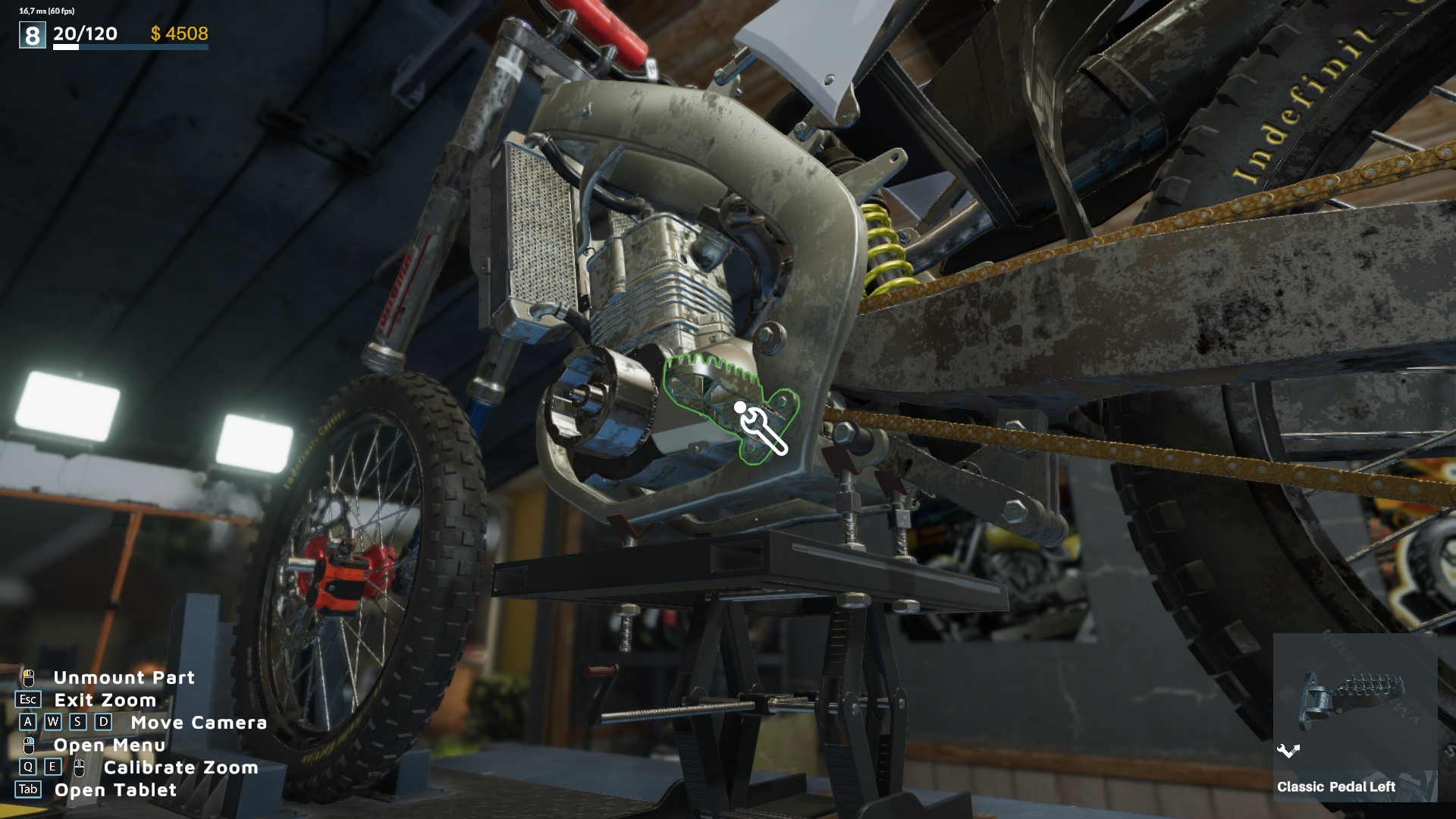The width and height of the screenshot is (1456, 819).
Task: Click the Q key icon in the Calibrate Zoom hint
Action: pyautogui.click(x=28, y=767)
